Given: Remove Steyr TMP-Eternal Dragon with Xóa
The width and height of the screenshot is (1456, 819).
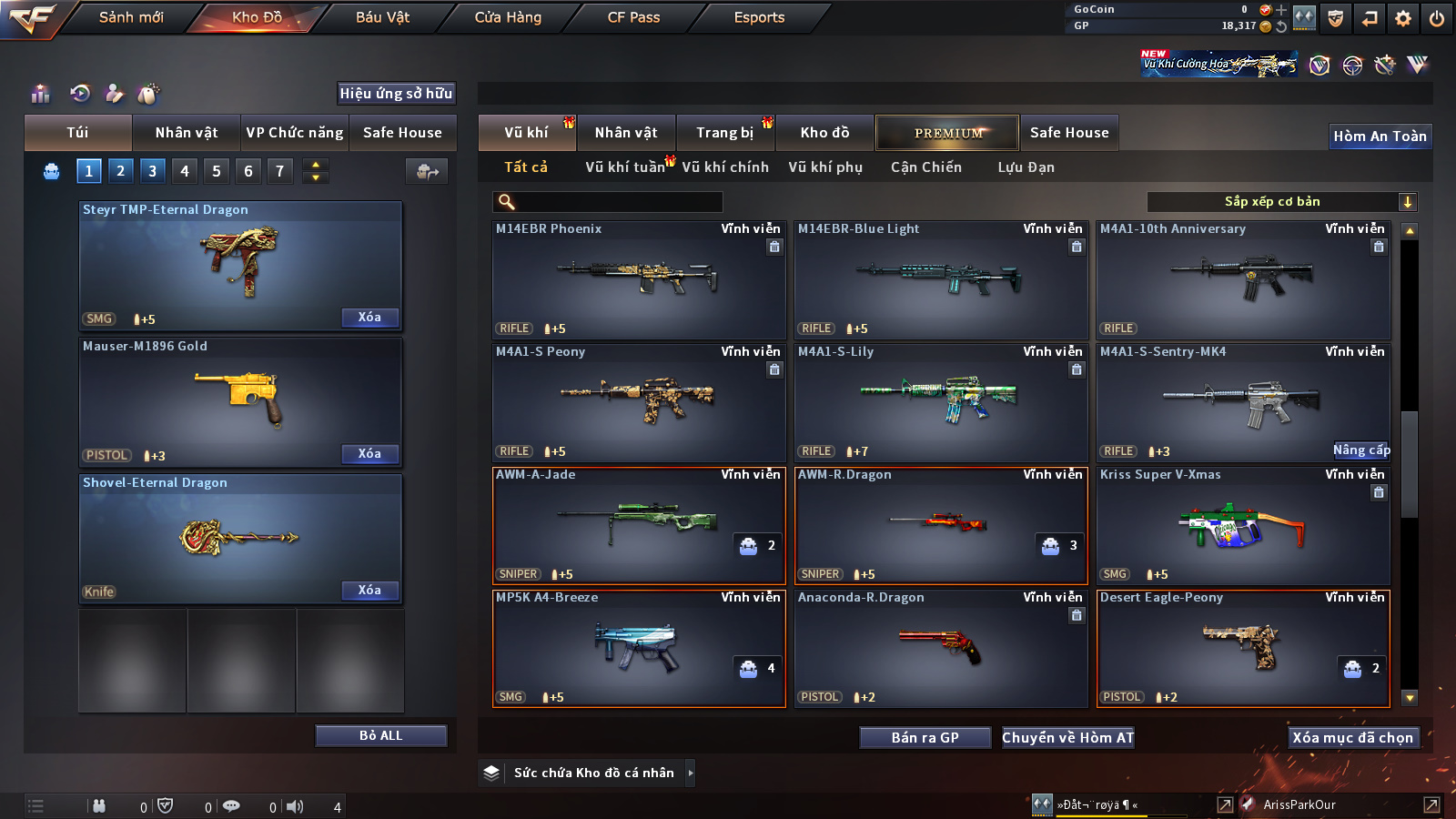Looking at the screenshot, I should point(369,318).
